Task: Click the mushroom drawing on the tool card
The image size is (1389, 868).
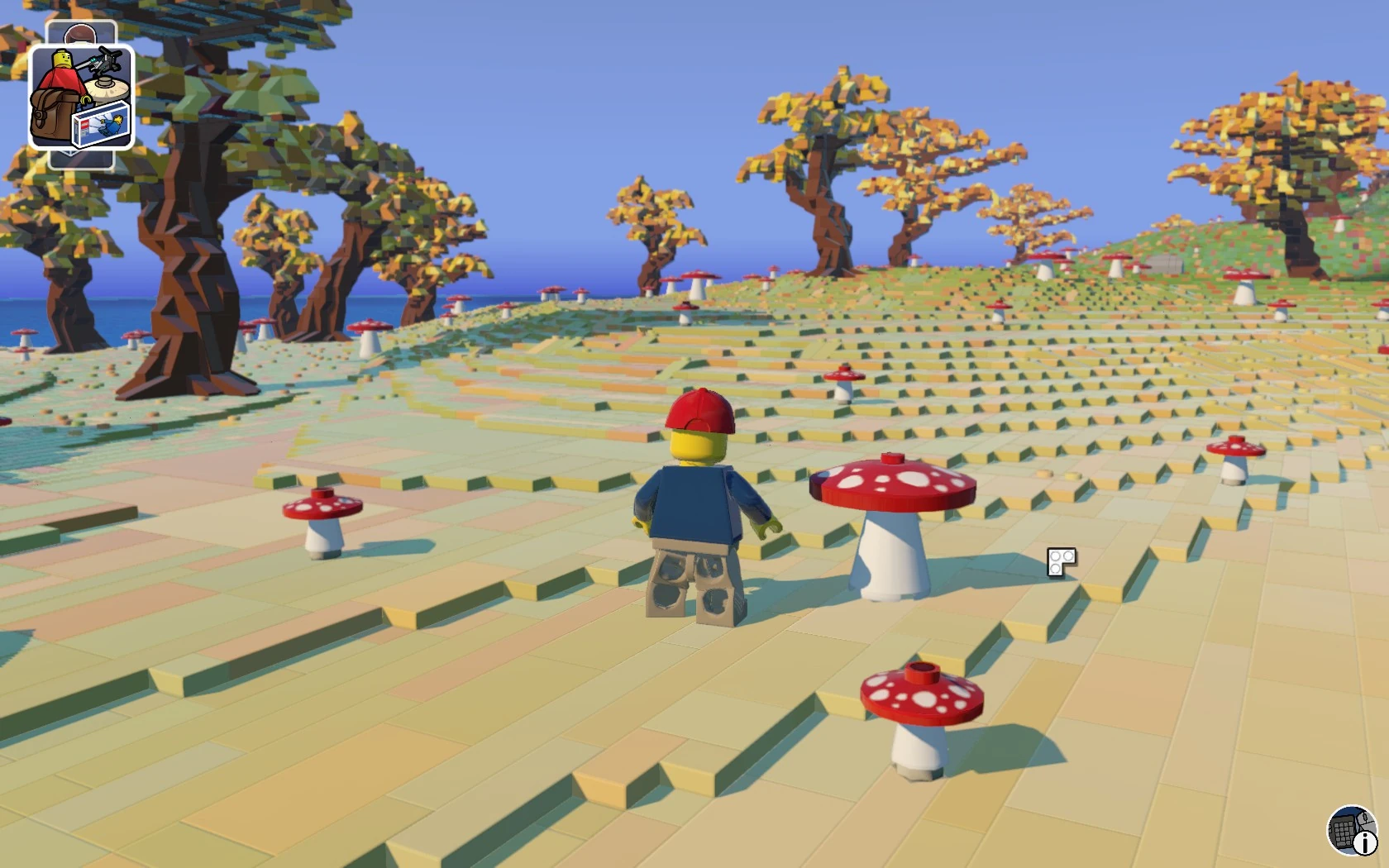Action: (x=107, y=89)
